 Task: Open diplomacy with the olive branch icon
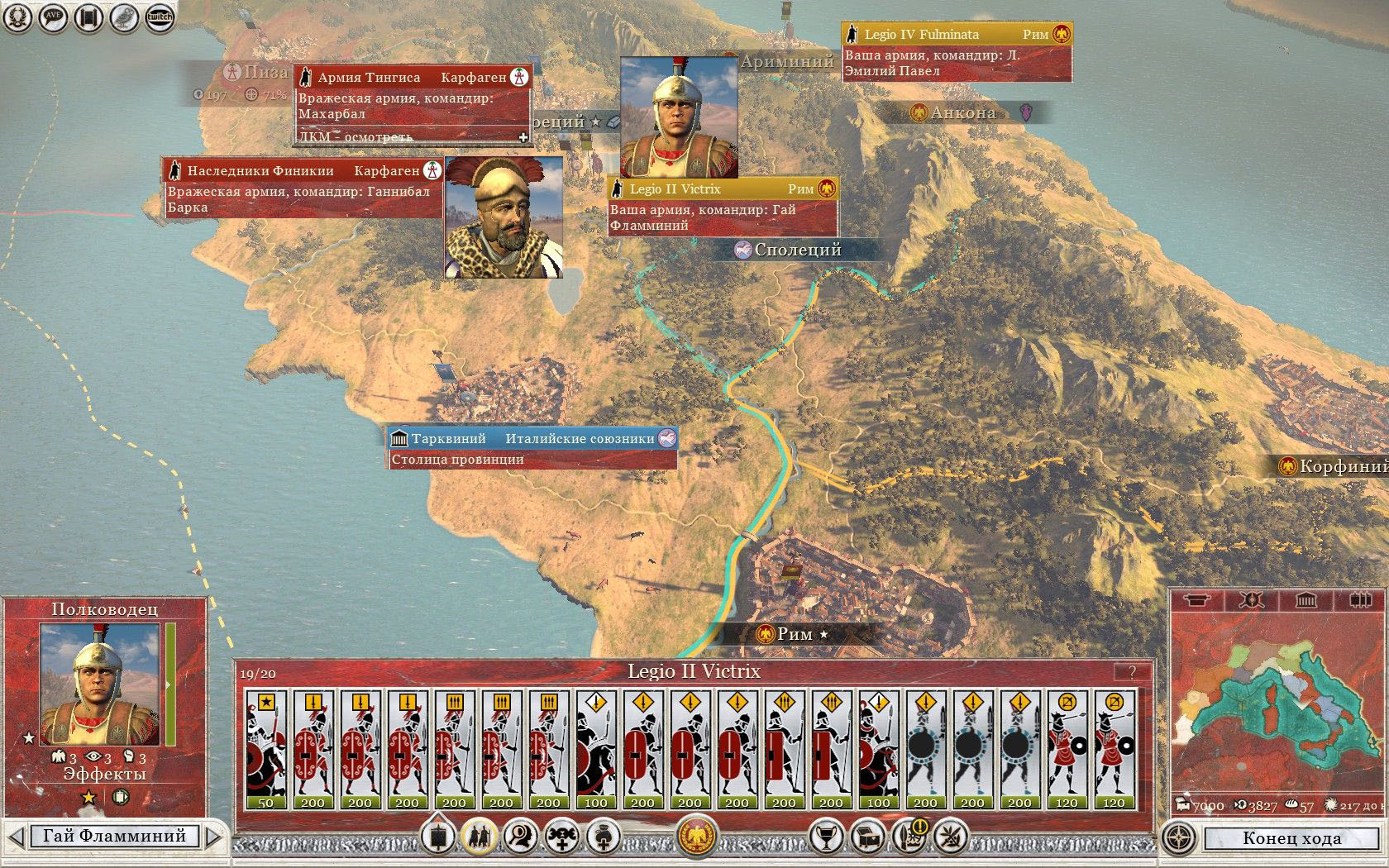[x=950, y=837]
